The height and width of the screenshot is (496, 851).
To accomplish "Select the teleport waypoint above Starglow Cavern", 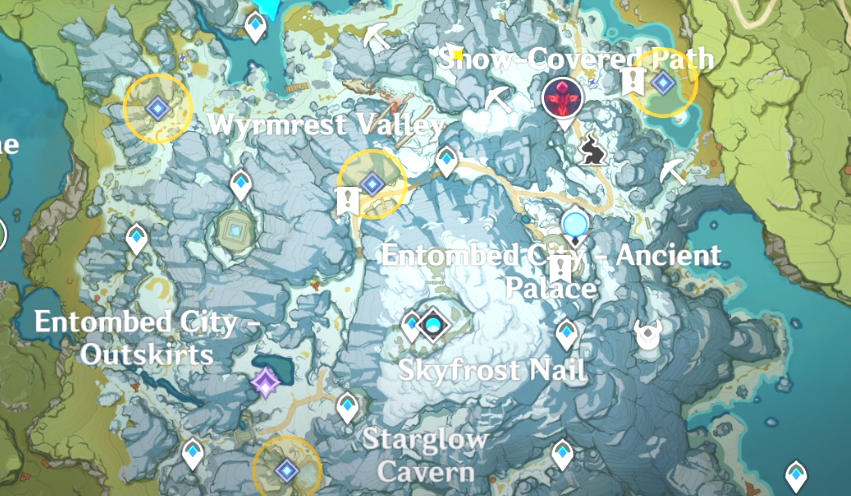I will pyautogui.click(x=347, y=407).
